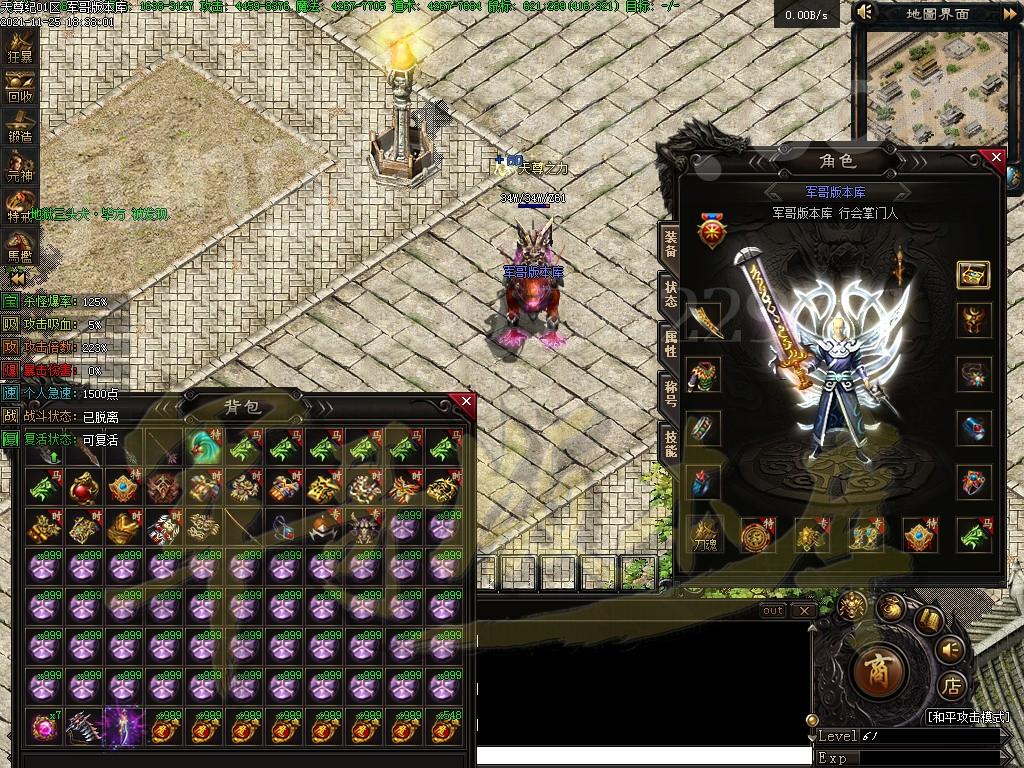Image resolution: width=1024 pixels, height=768 pixels.
Task: Open the 狂暴 (Berserk) menu
Action: (20, 47)
